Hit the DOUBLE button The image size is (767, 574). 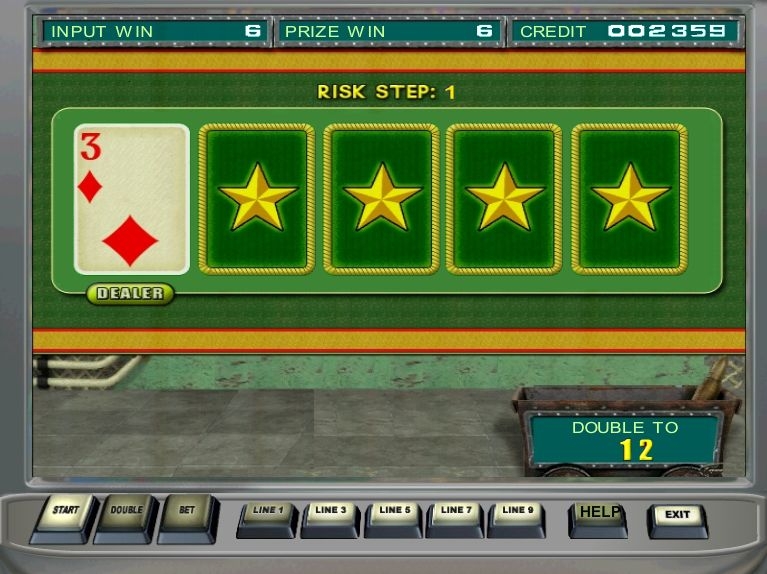[126, 514]
